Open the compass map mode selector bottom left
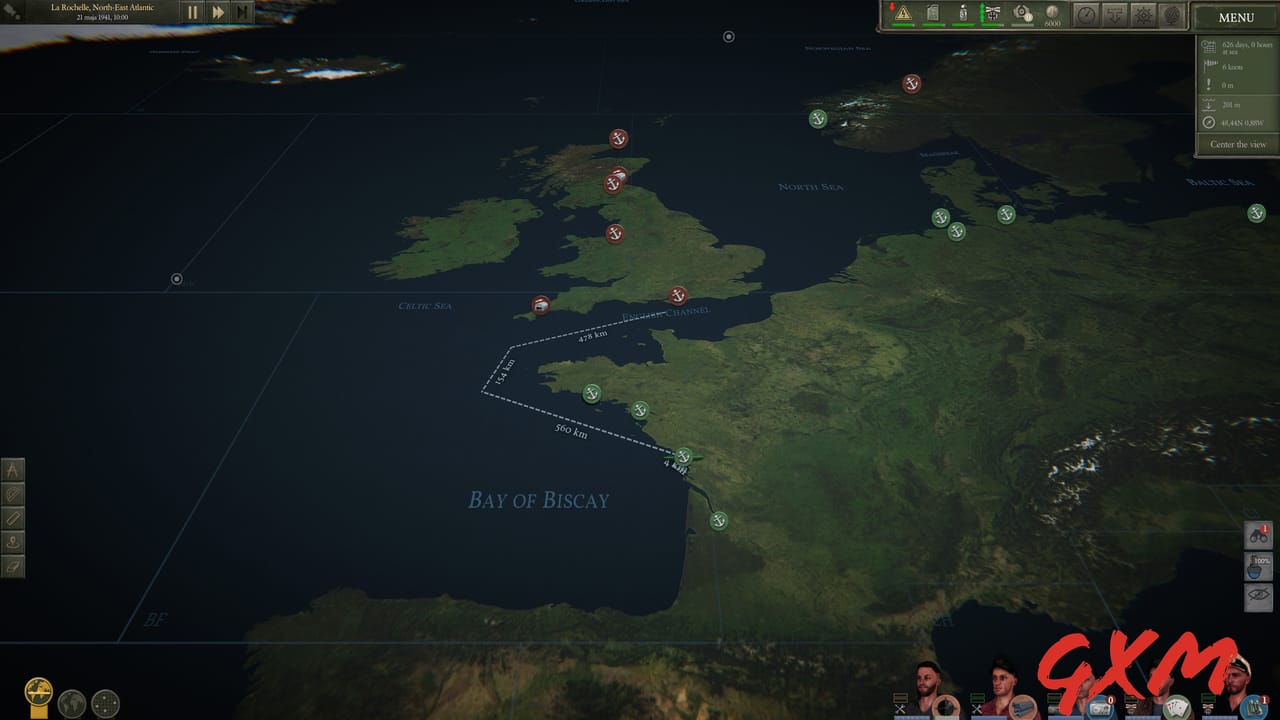1280x720 pixels. (x=38, y=690)
